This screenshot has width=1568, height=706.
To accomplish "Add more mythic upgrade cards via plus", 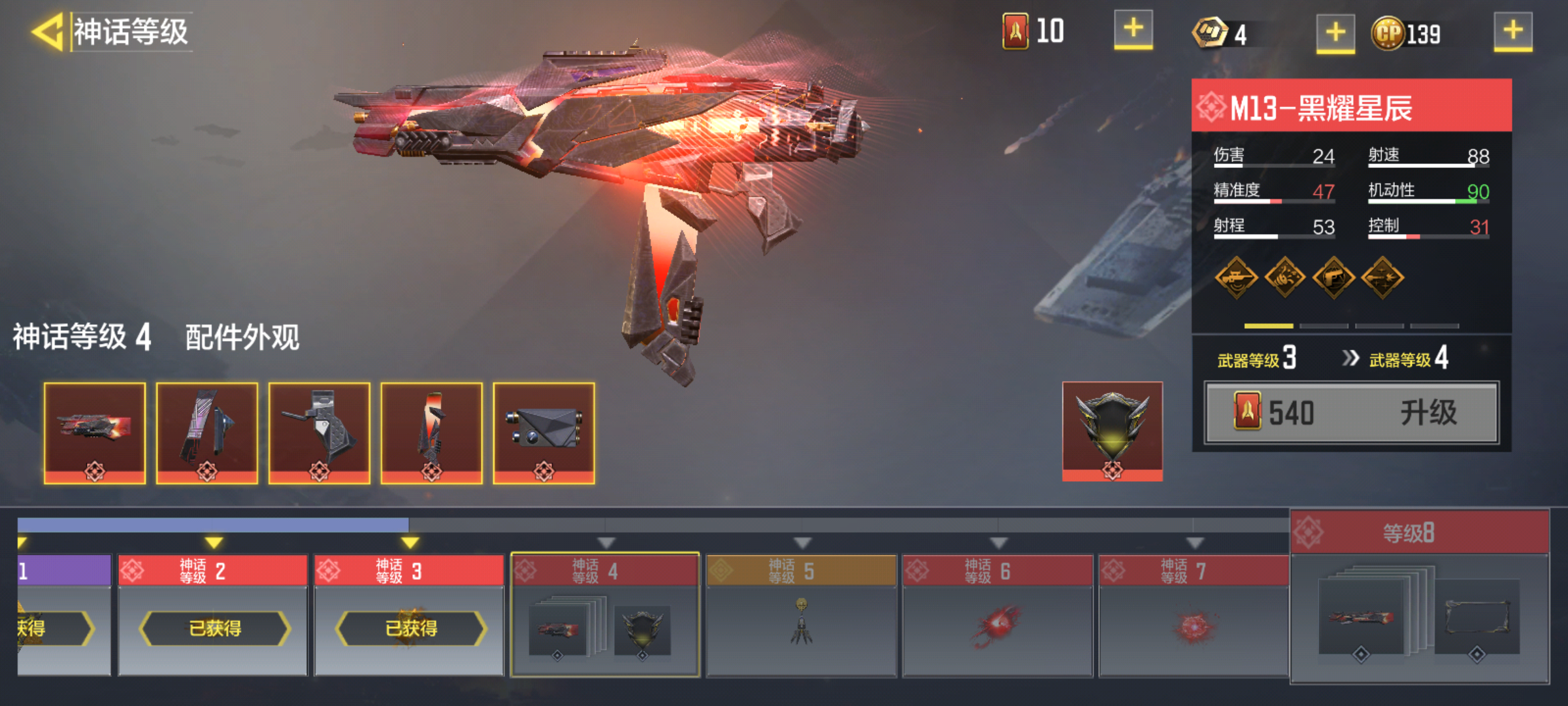I will point(1133,30).
